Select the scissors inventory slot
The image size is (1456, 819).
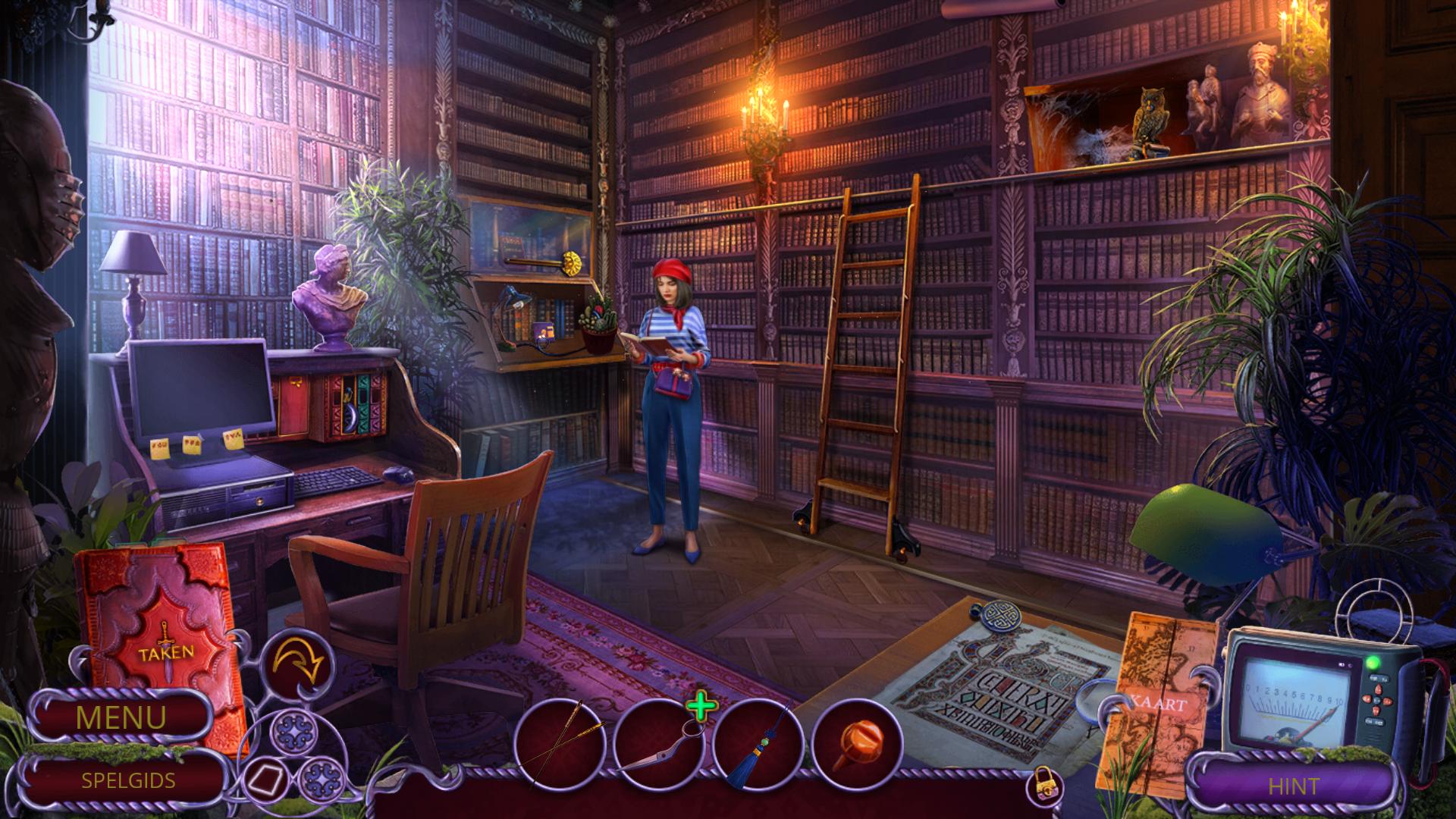pos(657,743)
